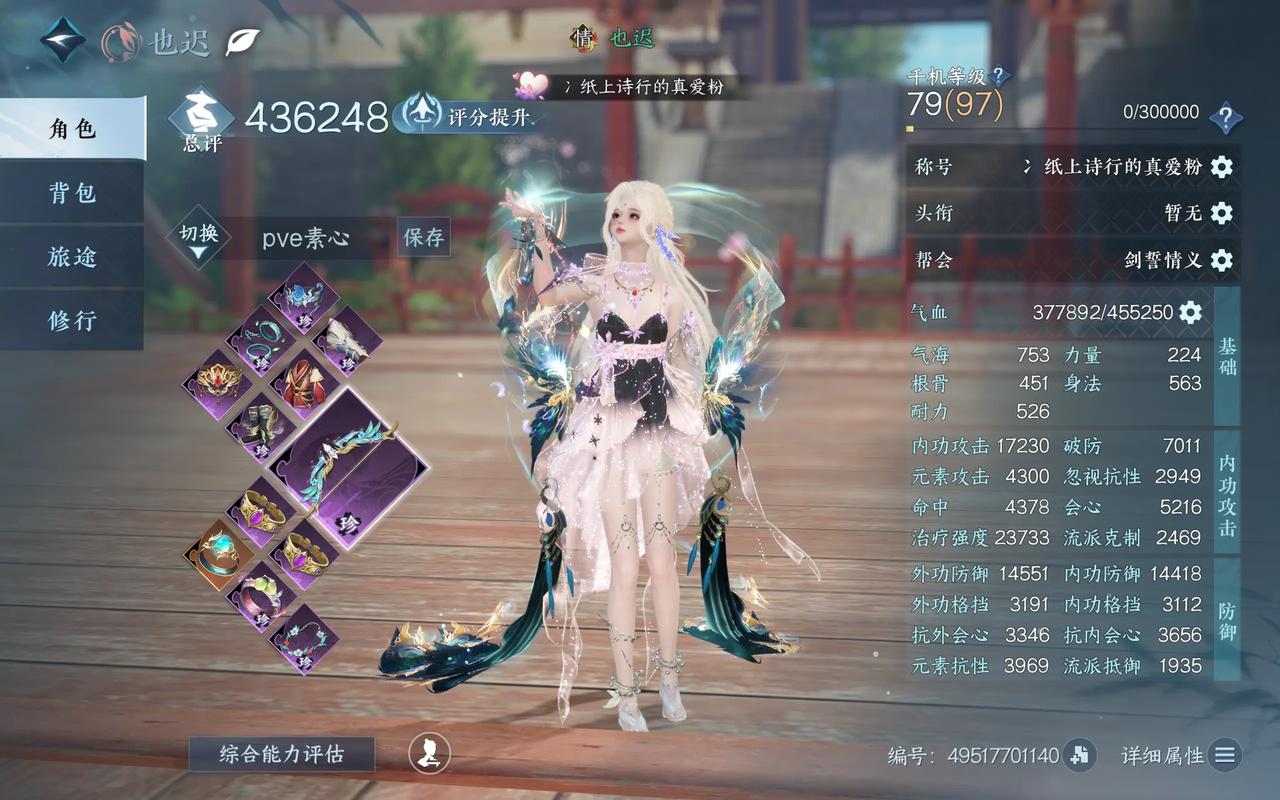Open settings gear for 称号 title

1221,167
